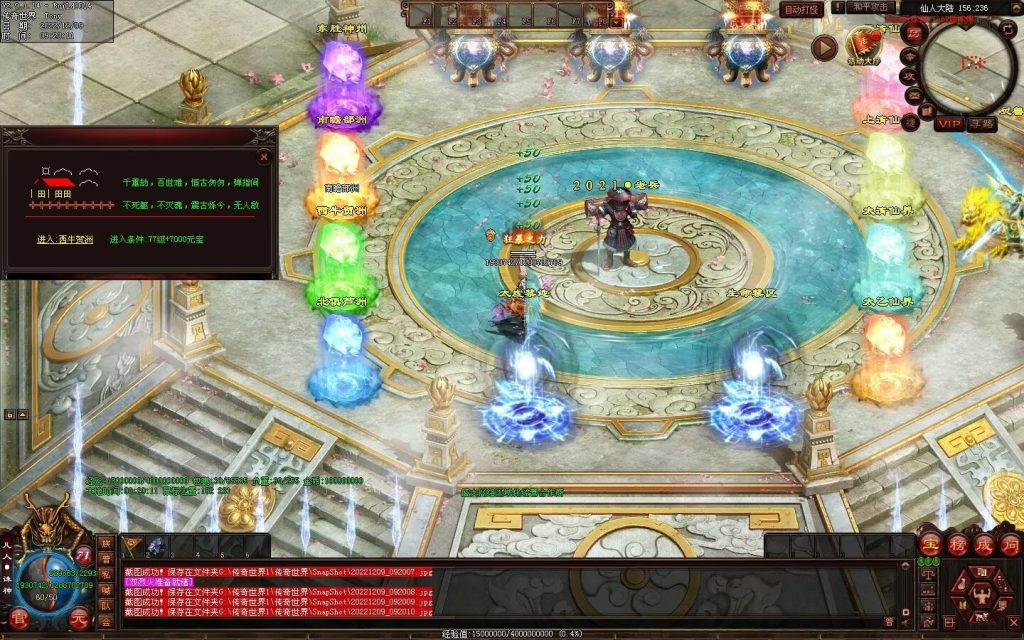Open the balance scale trade icon
Viewport: 1024px width, 640px height.
coord(927,574)
